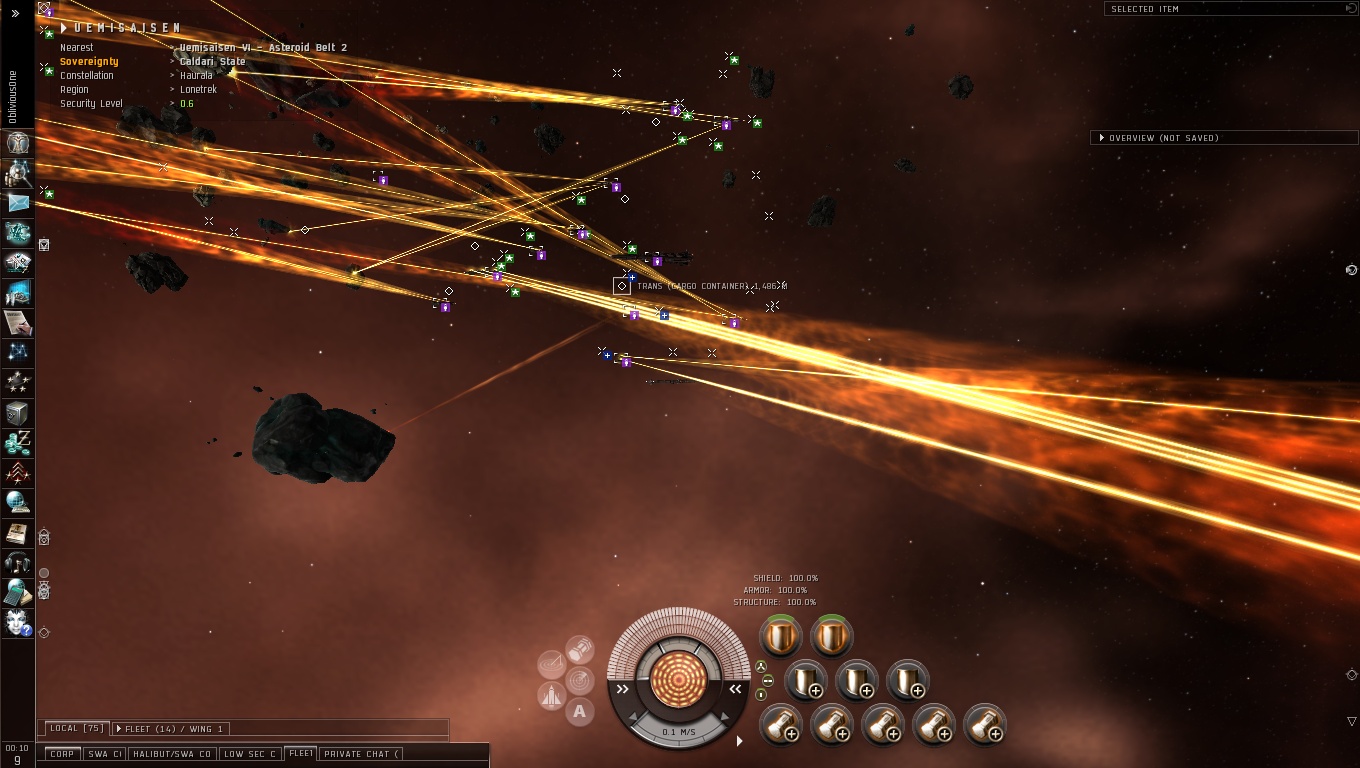Open the help icon with the question mark
The height and width of the screenshot is (768, 1360).
[18, 622]
